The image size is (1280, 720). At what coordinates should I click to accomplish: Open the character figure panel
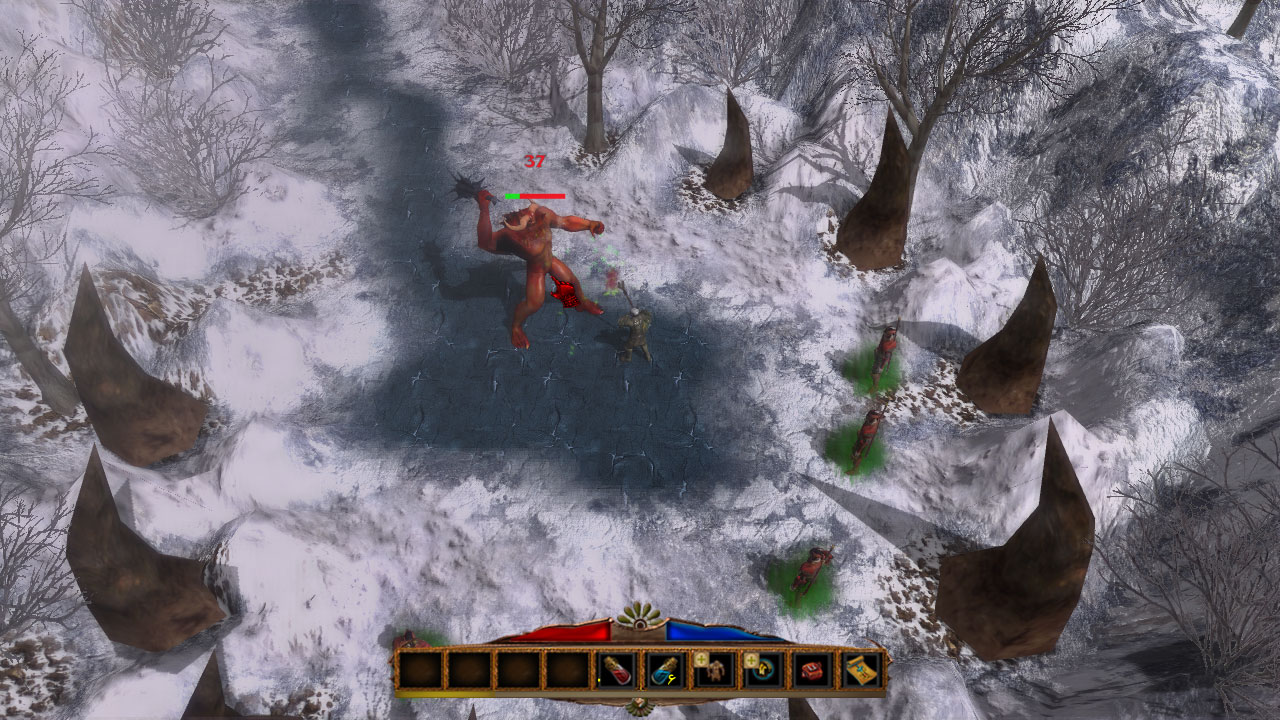(714, 671)
